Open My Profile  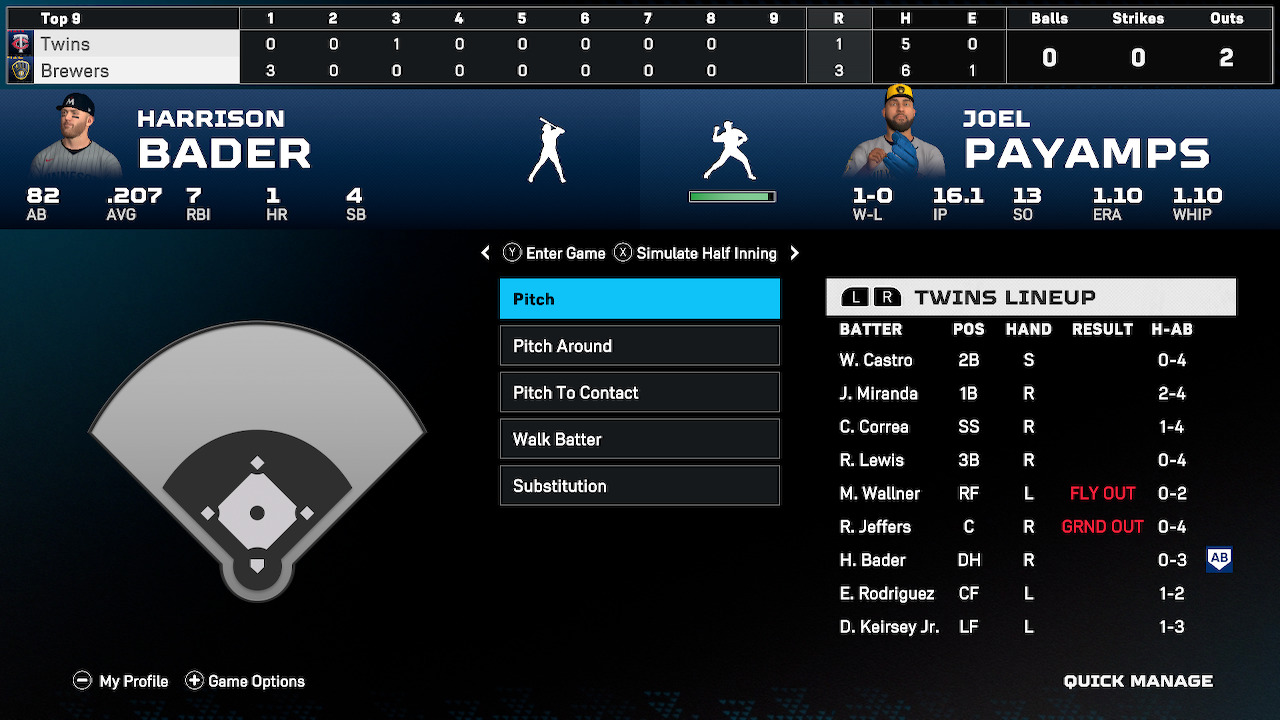(121, 681)
